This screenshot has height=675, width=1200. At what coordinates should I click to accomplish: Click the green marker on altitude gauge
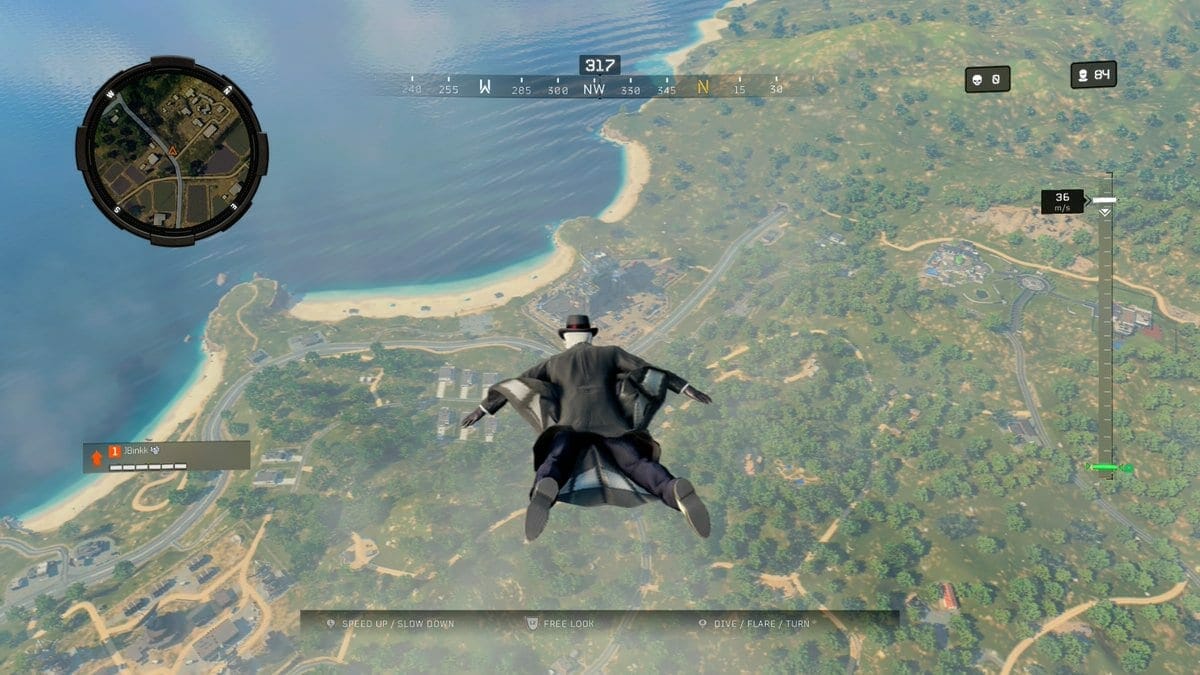1108,467
